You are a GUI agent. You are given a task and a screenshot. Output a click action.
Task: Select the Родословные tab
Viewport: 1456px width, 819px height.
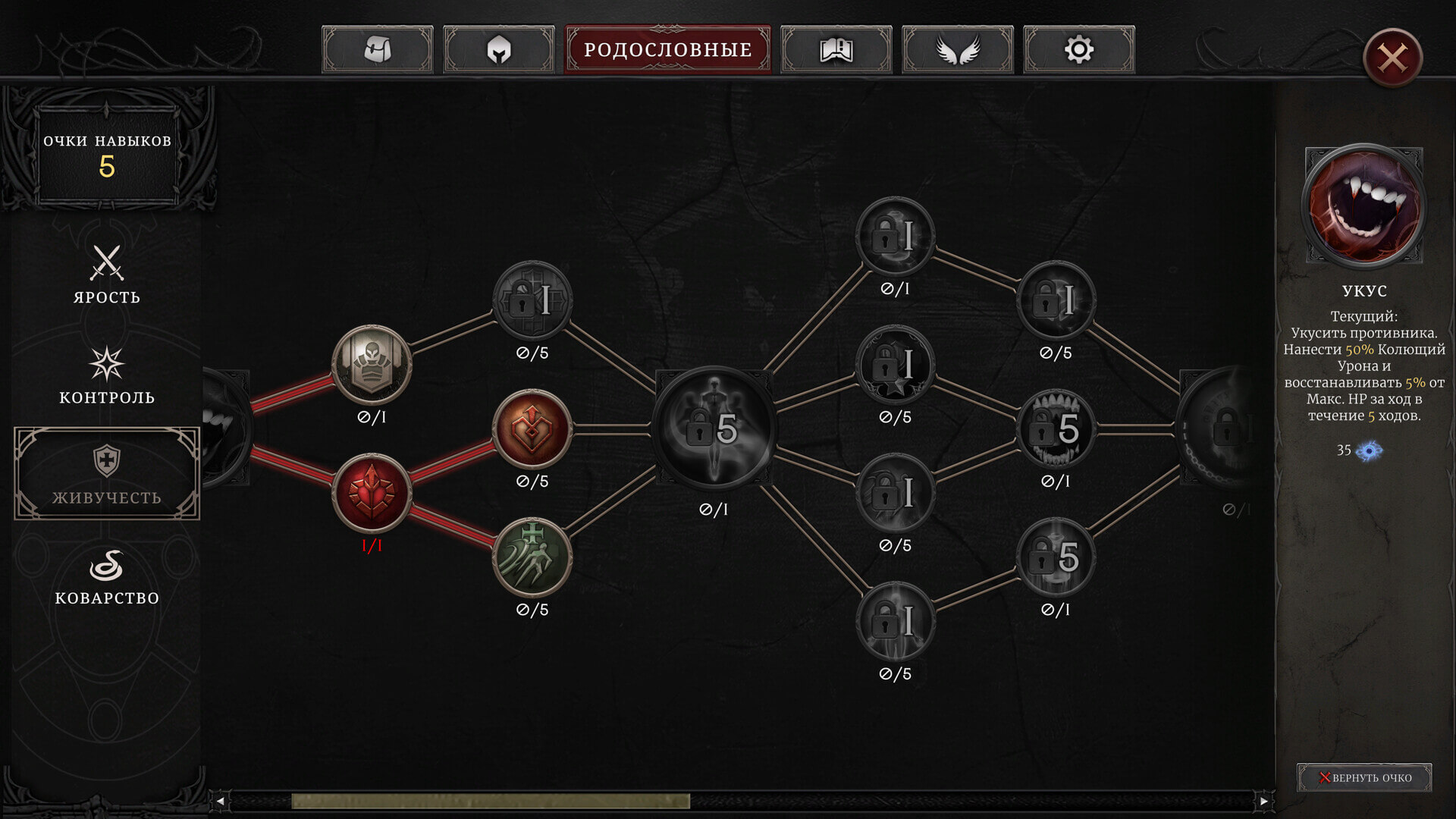pyautogui.click(x=667, y=50)
